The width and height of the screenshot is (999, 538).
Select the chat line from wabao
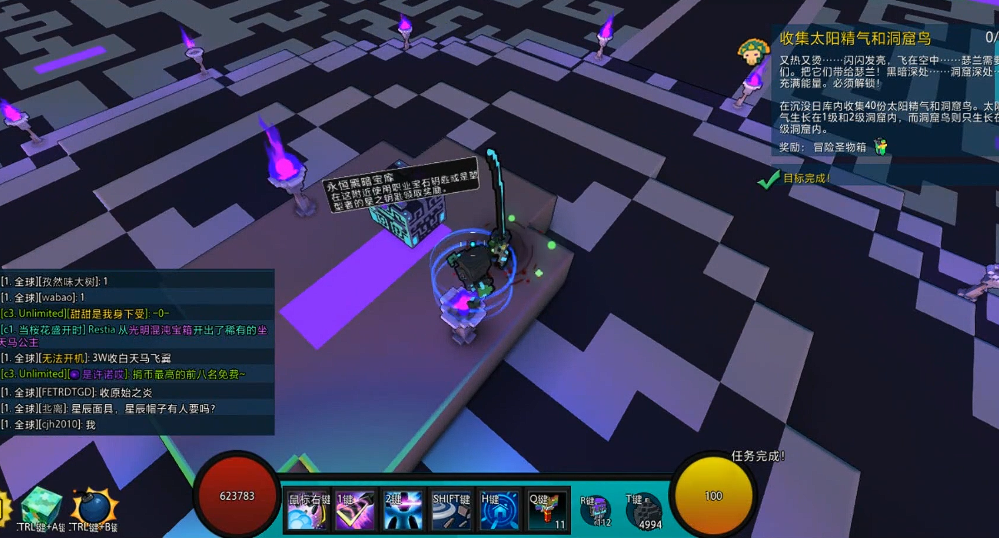pos(43,297)
